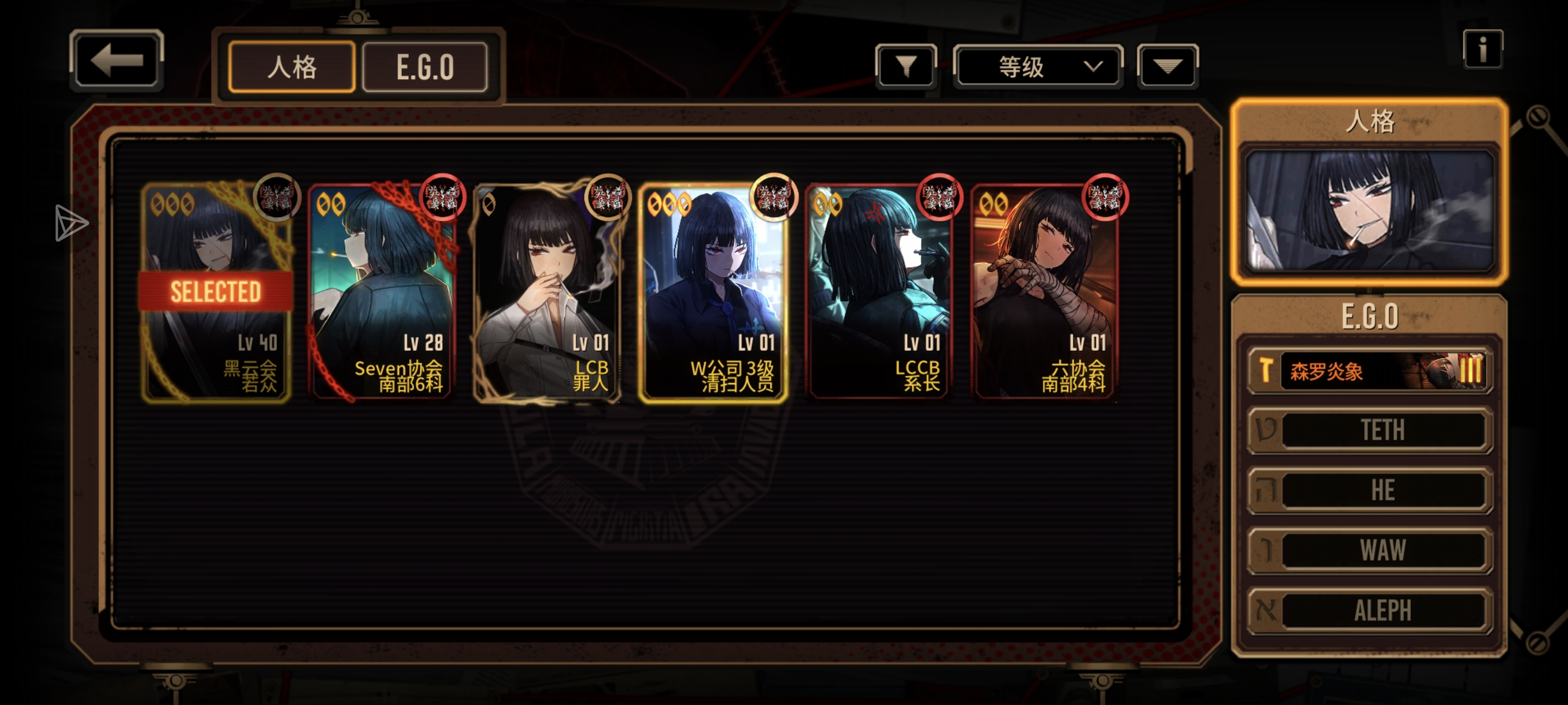The image size is (1568, 705).
Task: Go back with the arrow button
Action: 116,60
